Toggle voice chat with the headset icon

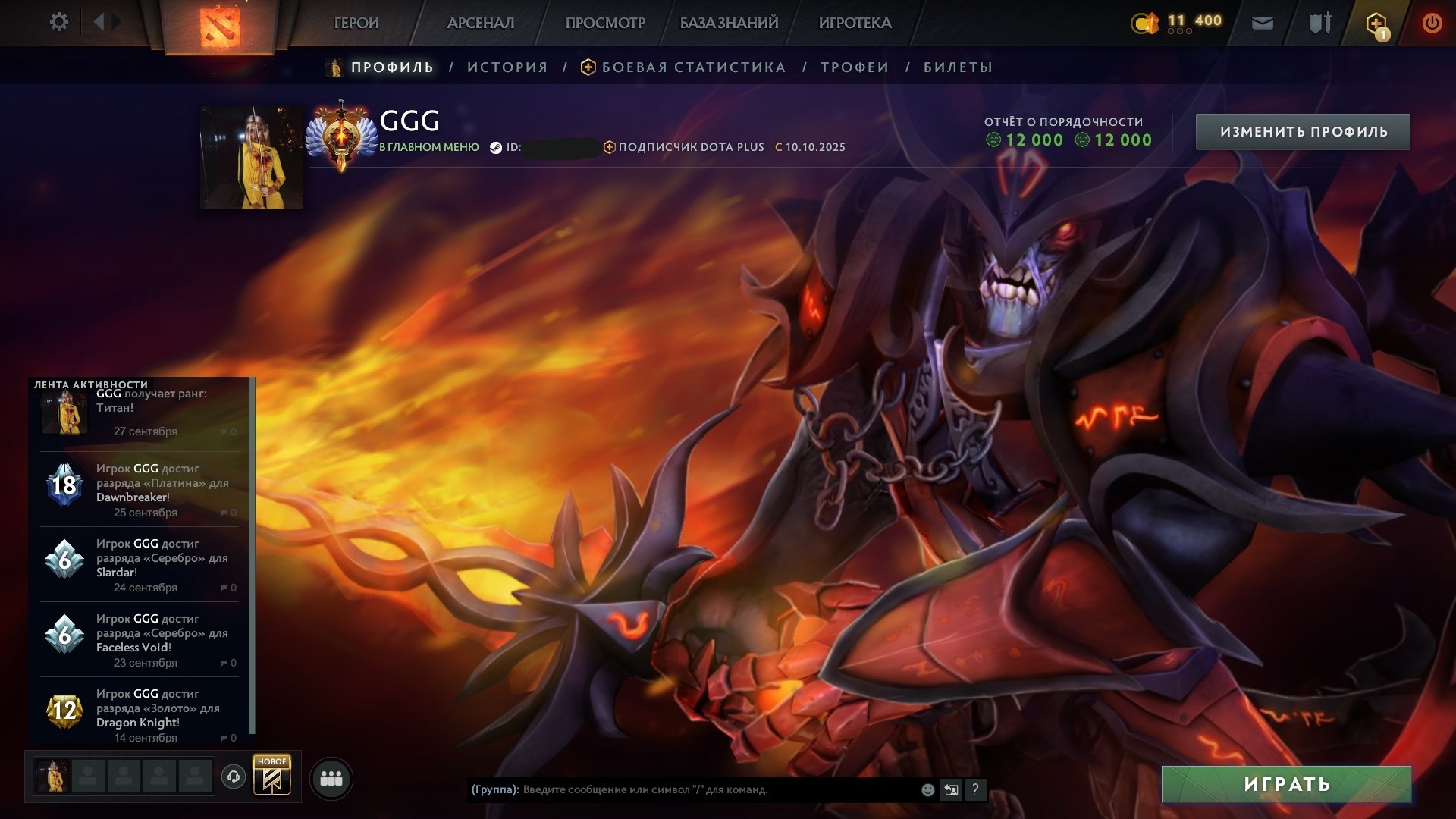coord(235,776)
